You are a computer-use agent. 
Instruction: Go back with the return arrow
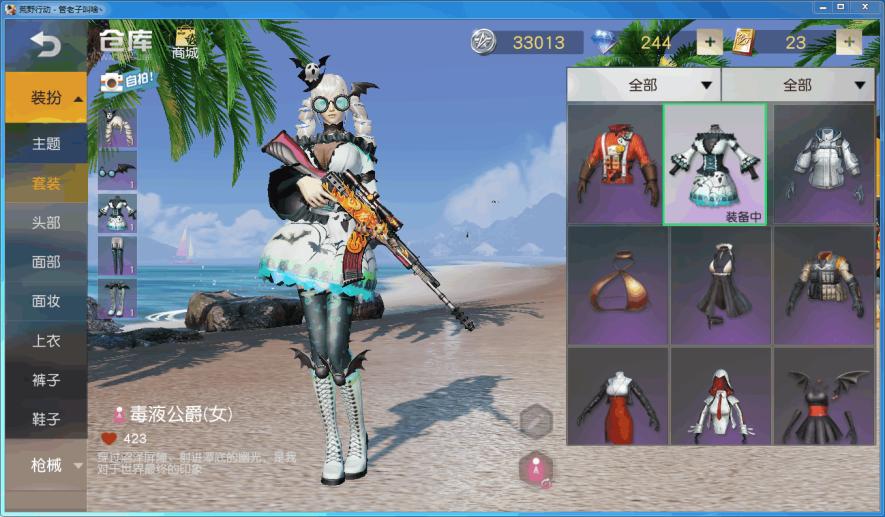click(x=45, y=43)
